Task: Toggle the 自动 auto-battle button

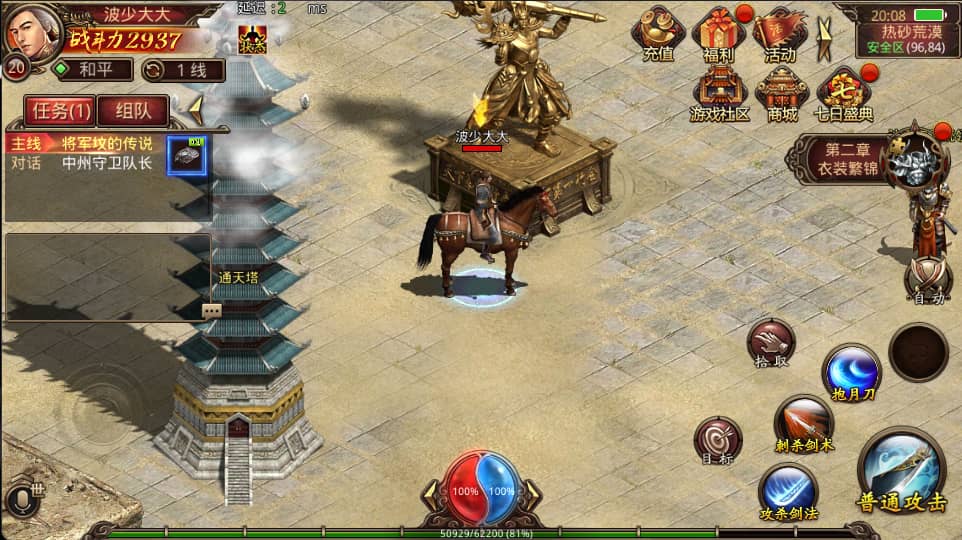Action: (928, 279)
